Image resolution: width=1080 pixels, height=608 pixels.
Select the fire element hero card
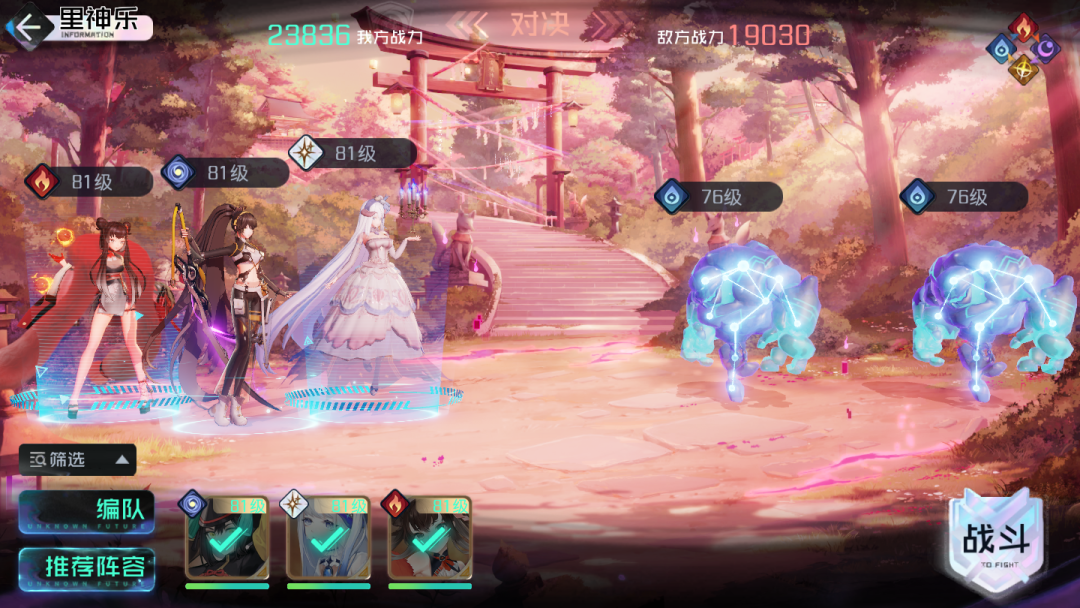pyautogui.click(x=429, y=538)
